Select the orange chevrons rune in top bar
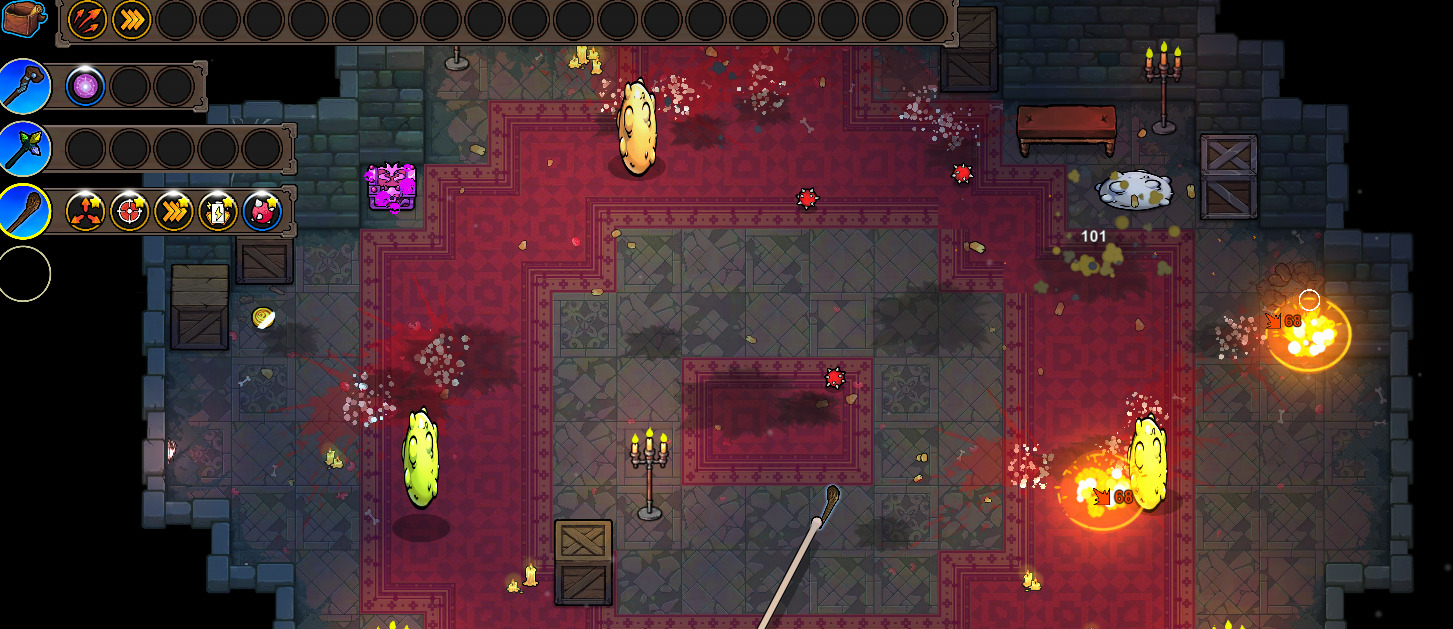 click(131, 20)
